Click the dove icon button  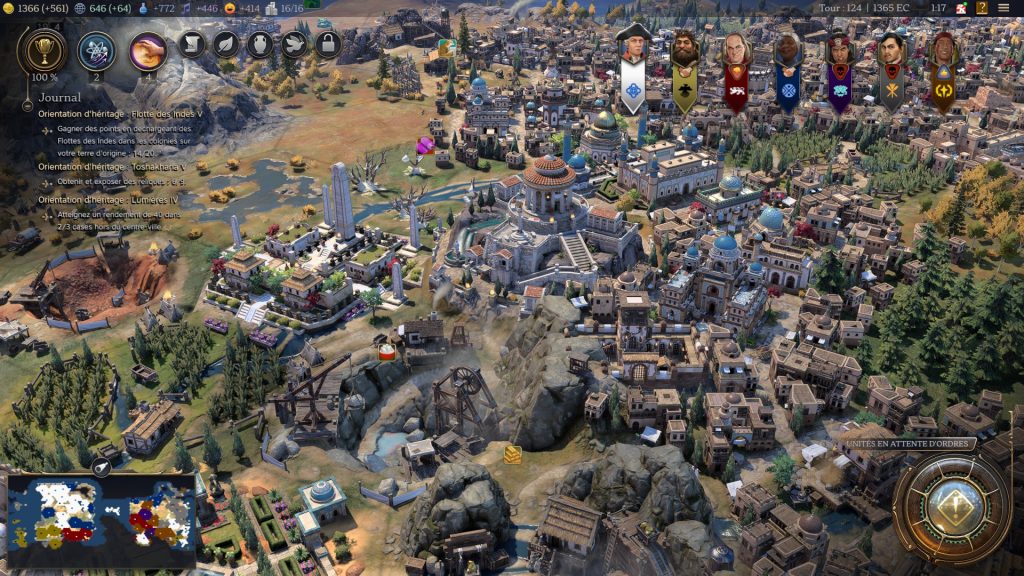tap(294, 44)
